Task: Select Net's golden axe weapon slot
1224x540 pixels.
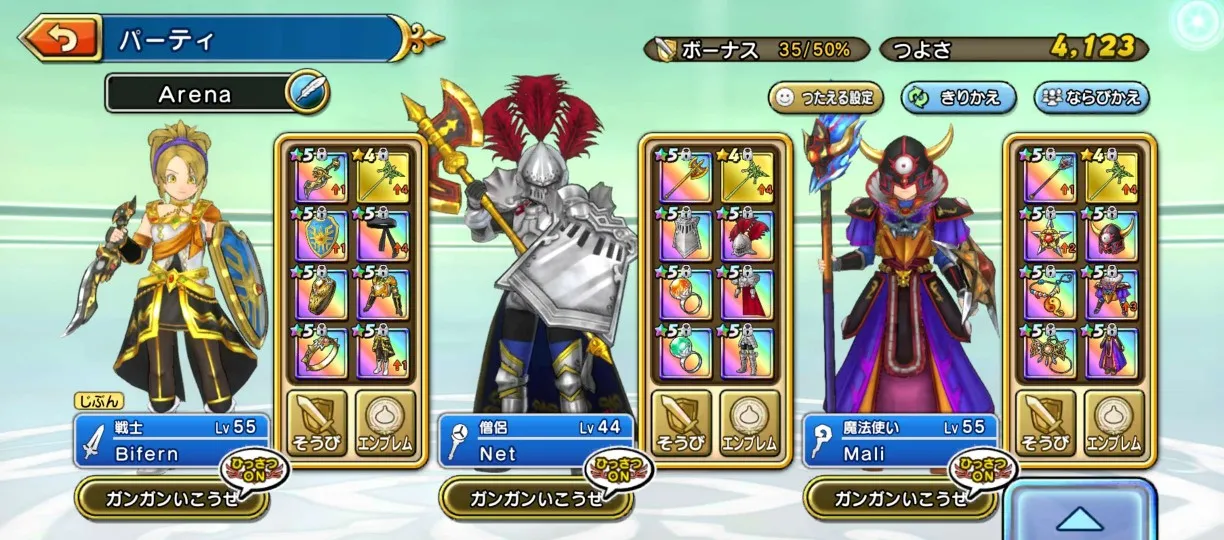Action: pyautogui.click(x=686, y=178)
